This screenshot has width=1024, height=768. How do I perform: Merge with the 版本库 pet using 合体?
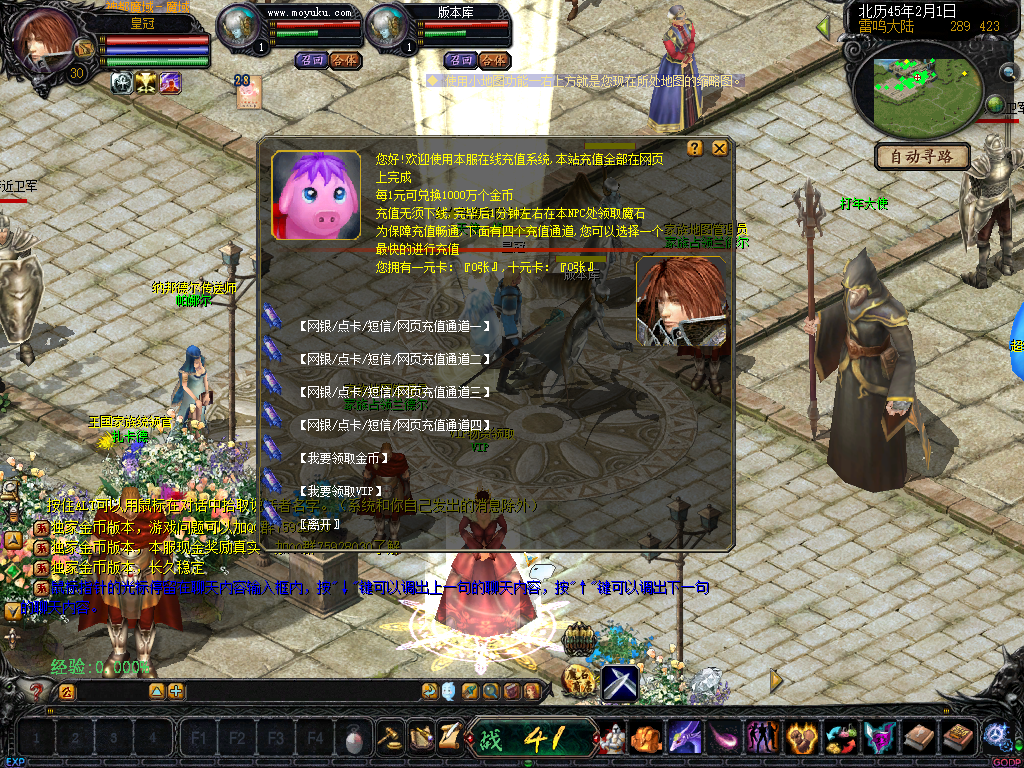pyautogui.click(x=491, y=60)
